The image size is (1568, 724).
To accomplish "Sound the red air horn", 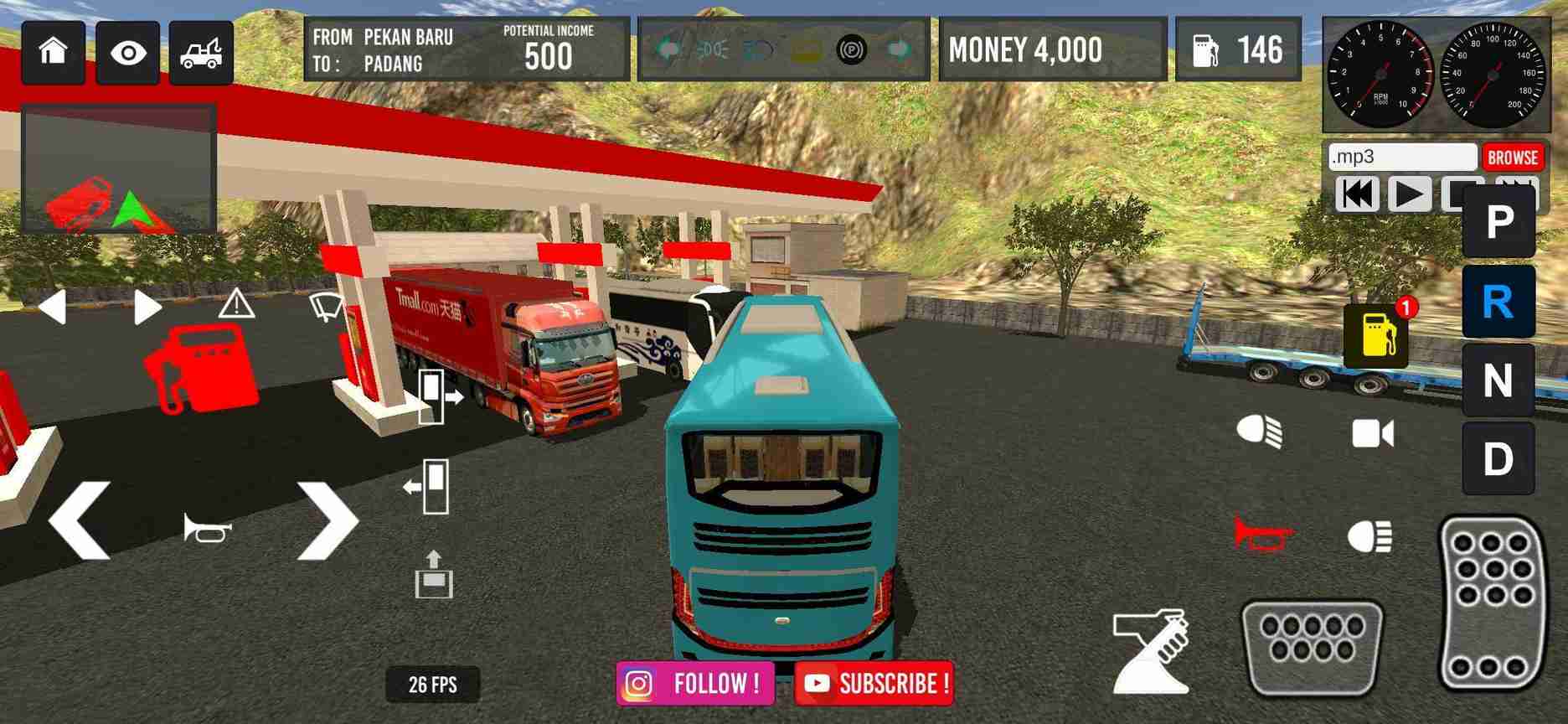I will 1262,534.
